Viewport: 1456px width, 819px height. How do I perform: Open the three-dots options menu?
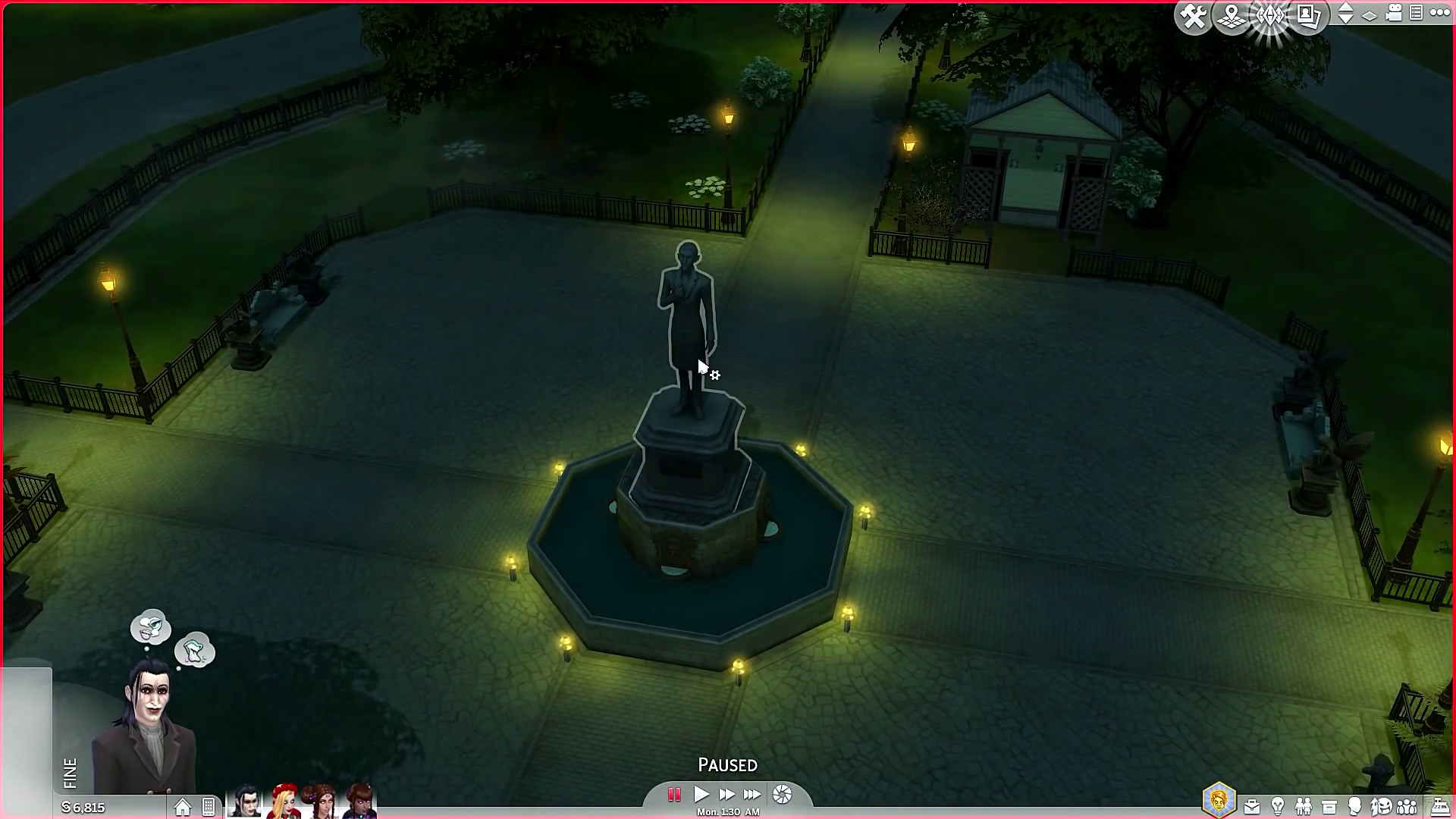(1439, 13)
